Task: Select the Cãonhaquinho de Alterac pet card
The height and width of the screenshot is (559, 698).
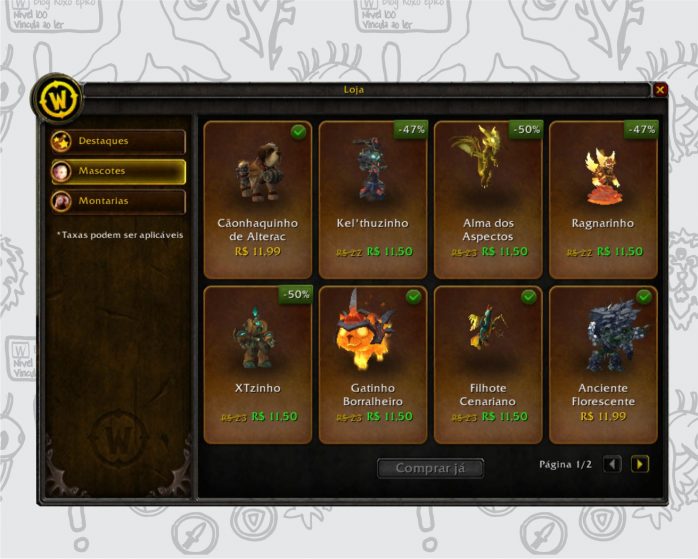Action: [258, 199]
